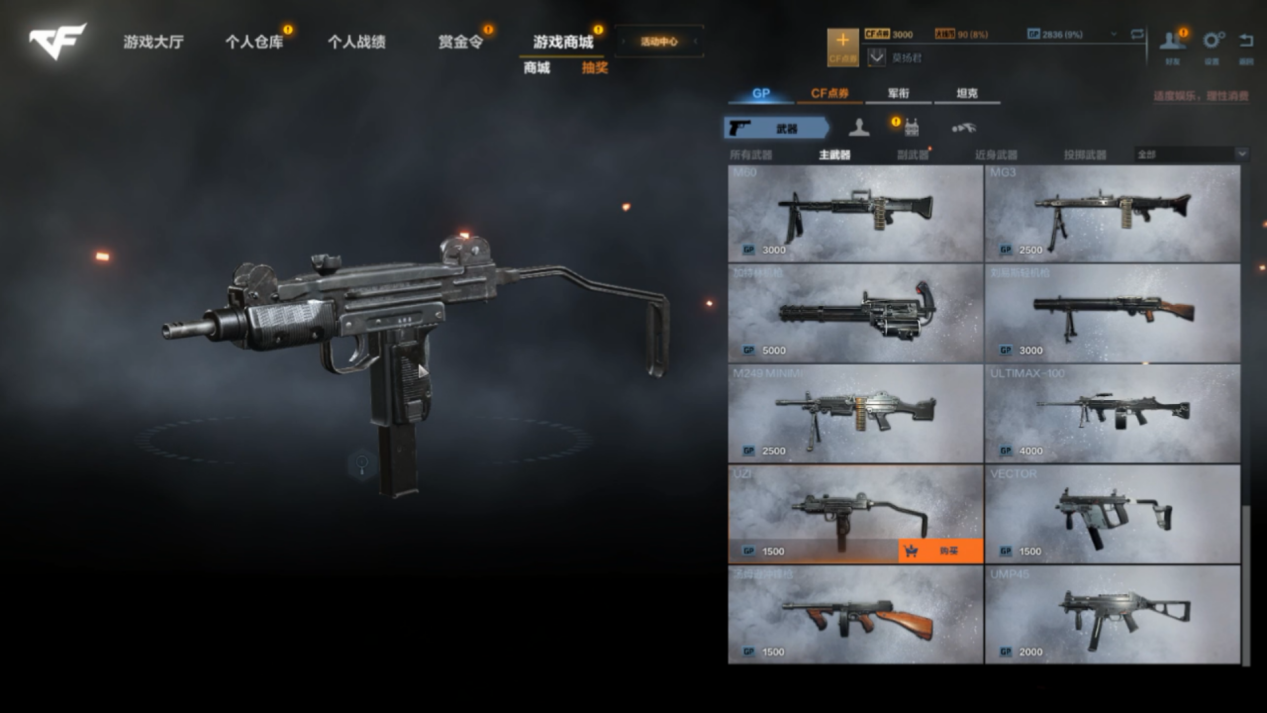The width and height of the screenshot is (1267, 713).
Task: Show the 副武器 secondary weapons category
Action: click(912, 155)
